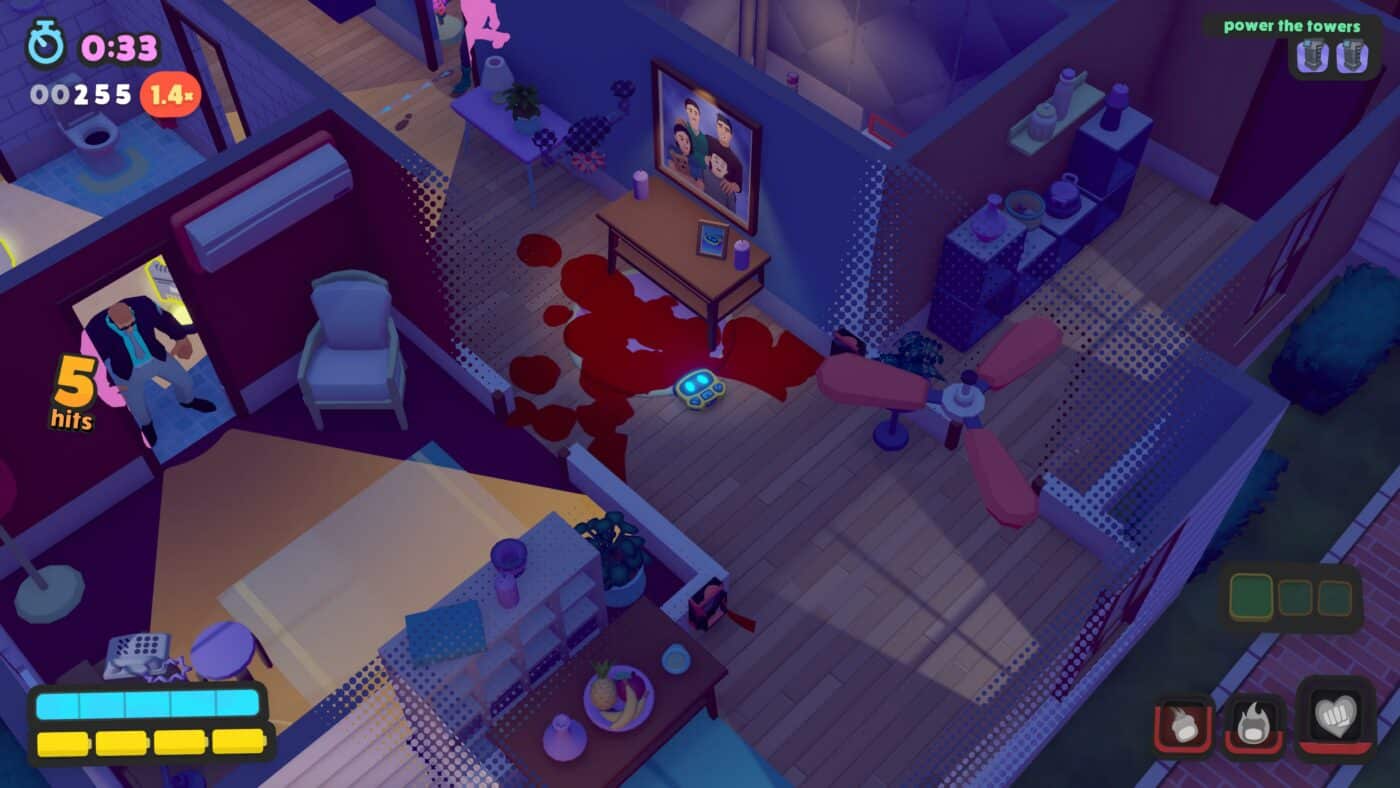Select the large highlighted green slot
This screenshot has height=788, width=1400.
[1251, 597]
